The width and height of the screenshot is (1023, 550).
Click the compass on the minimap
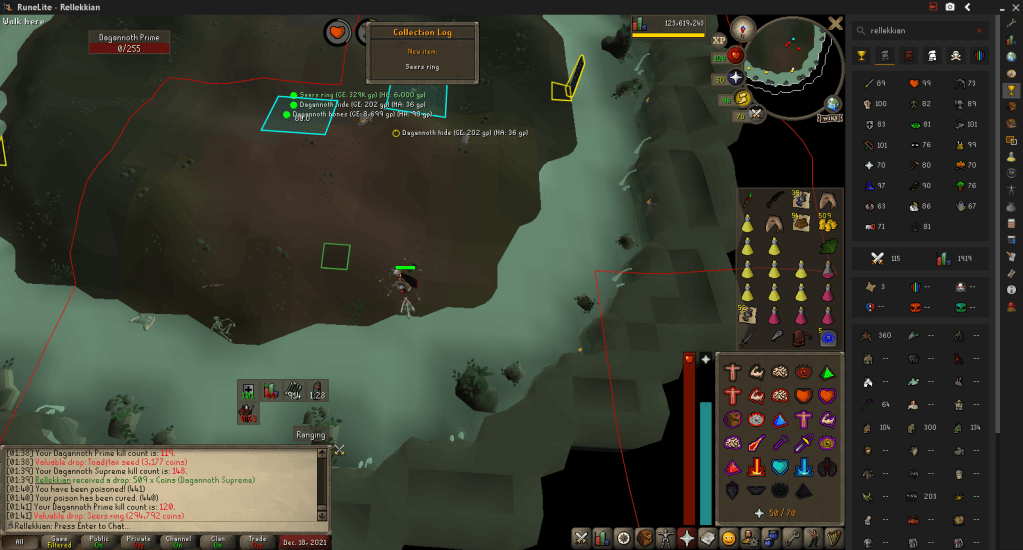741,28
